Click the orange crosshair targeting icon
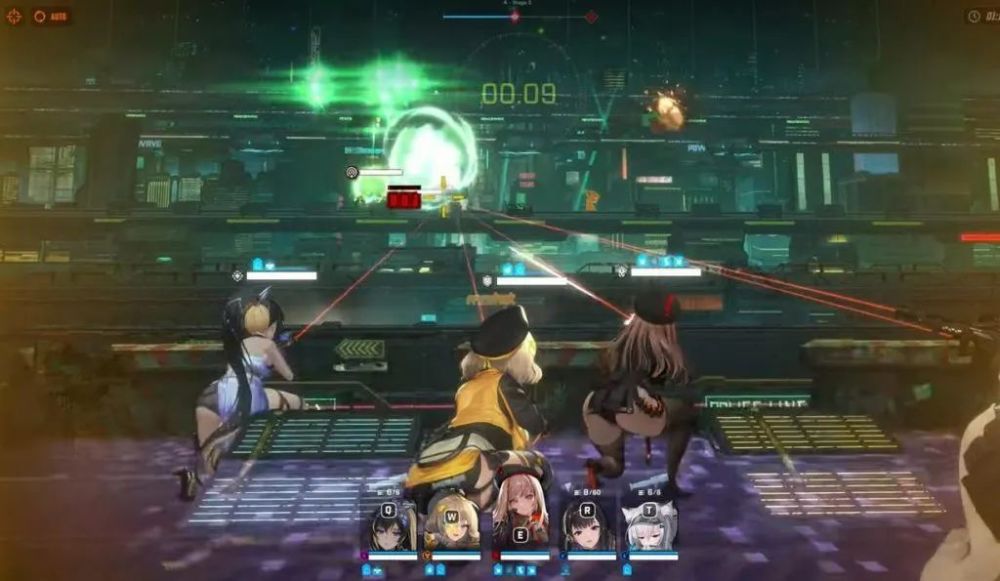1000x581 pixels. click(14, 16)
